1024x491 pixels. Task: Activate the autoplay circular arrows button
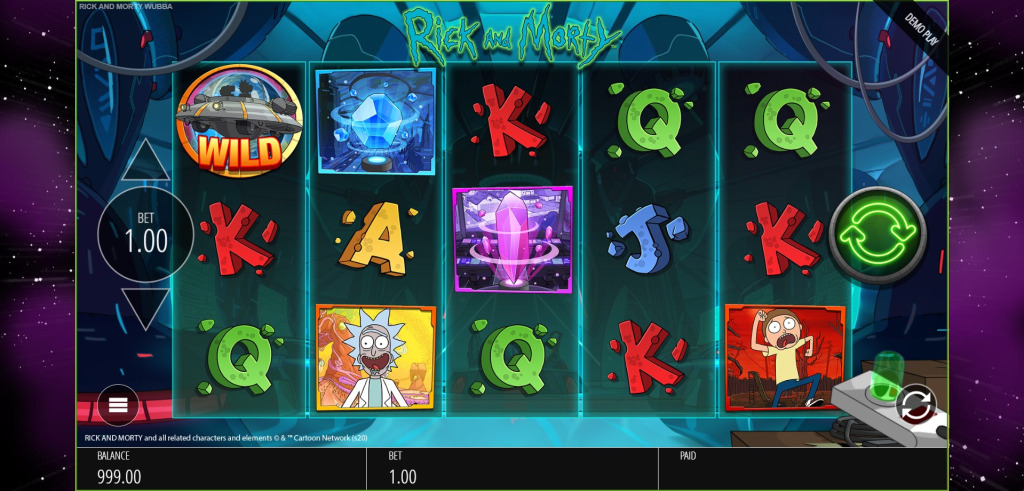(914, 405)
